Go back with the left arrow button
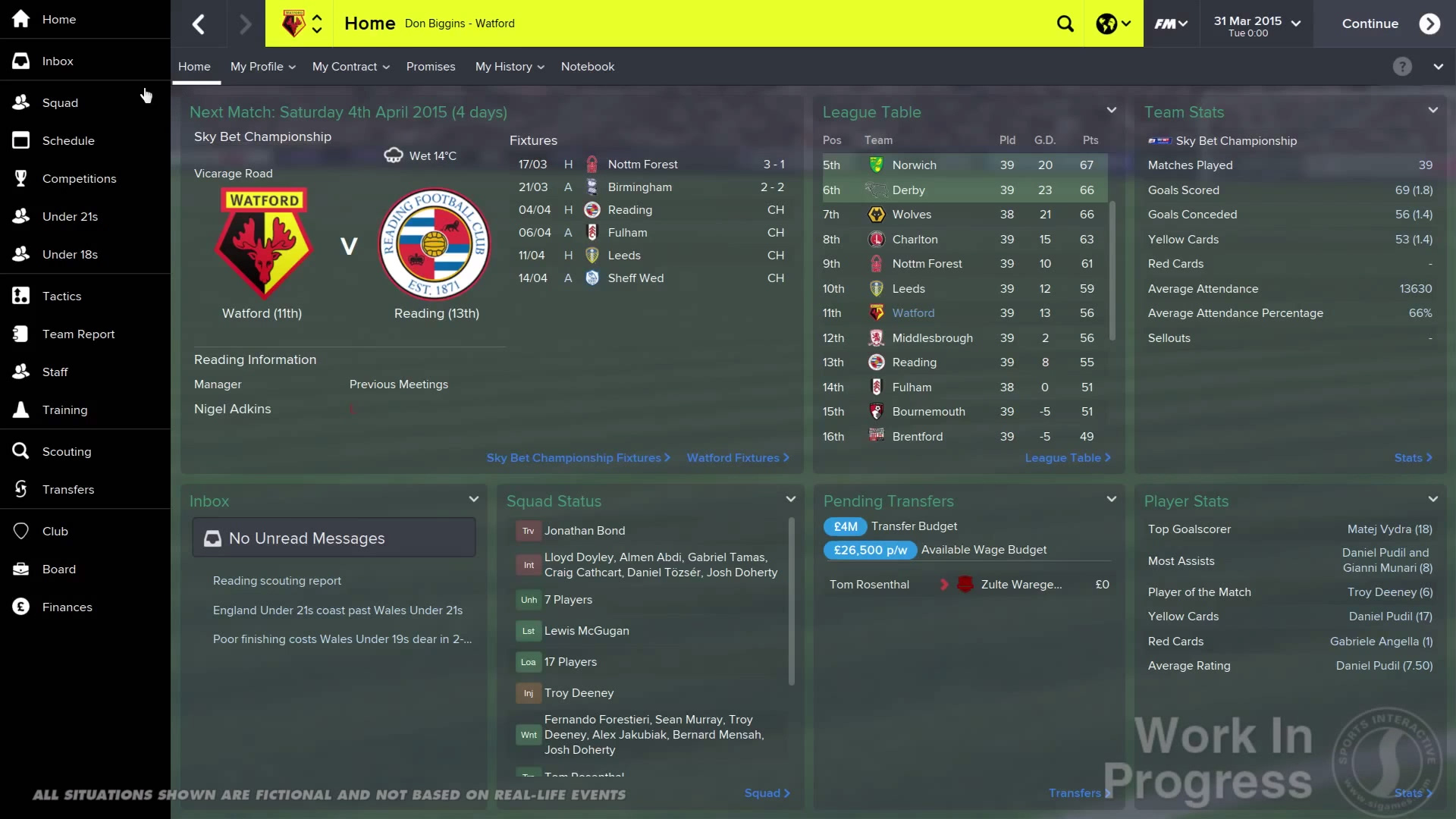The height and width of the screenshot is (819, 1456). [199, 24]
